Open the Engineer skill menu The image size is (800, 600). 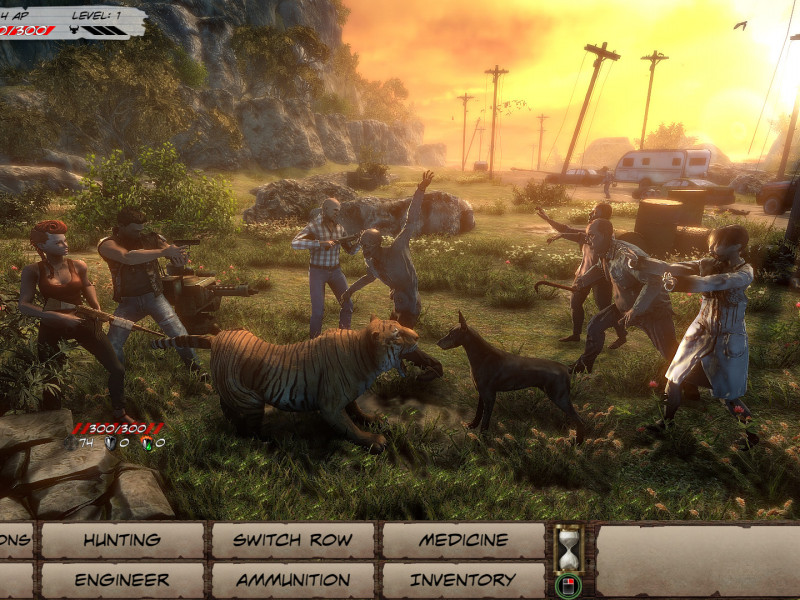pyautogui.click(x=122, y=580)
